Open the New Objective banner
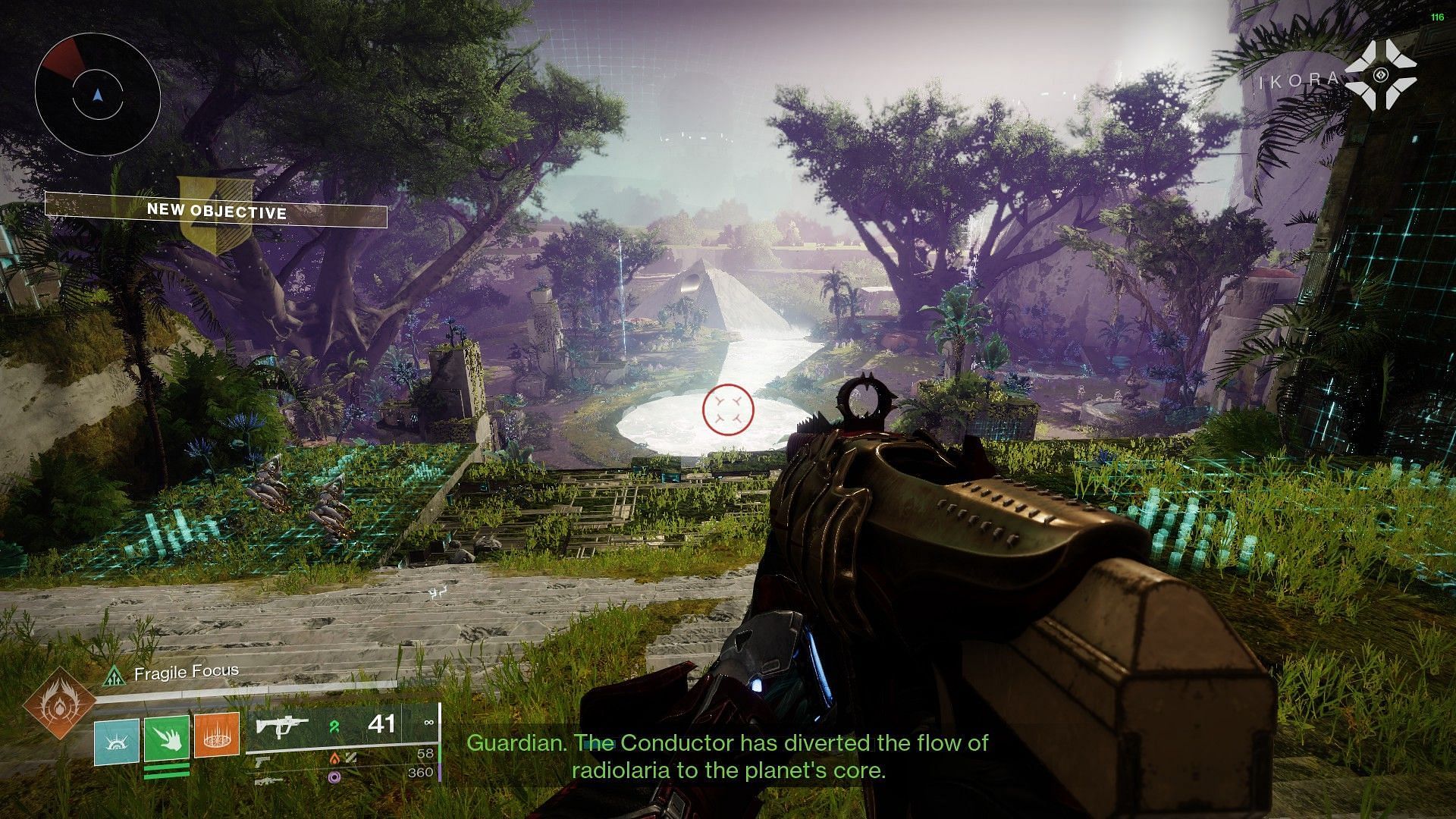1456x819 pixels. (x=216, y=212)
